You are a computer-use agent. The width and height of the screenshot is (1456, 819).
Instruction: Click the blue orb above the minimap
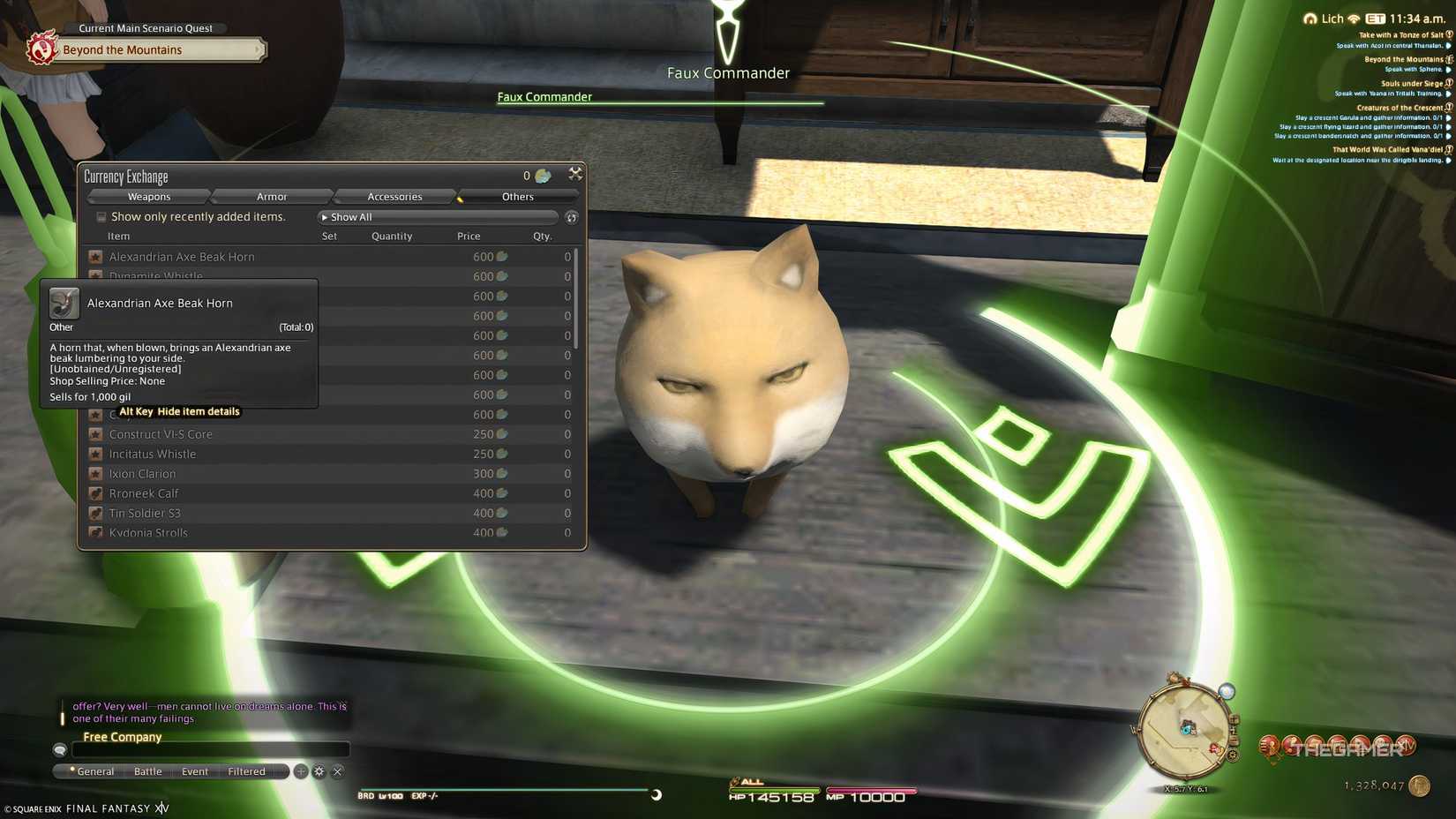(1227, 691)
